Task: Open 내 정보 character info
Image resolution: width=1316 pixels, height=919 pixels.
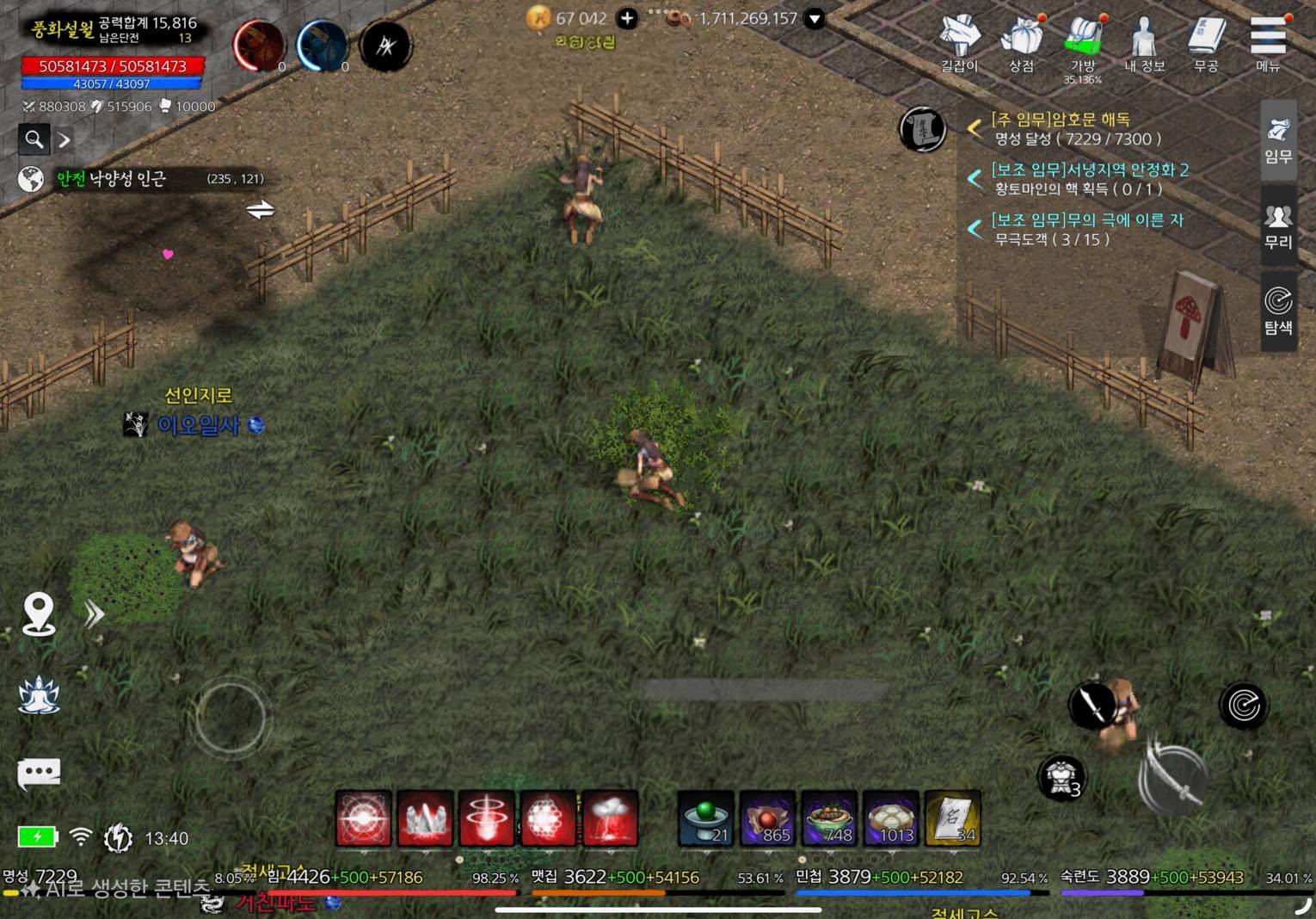Action: click(1144, 41)
